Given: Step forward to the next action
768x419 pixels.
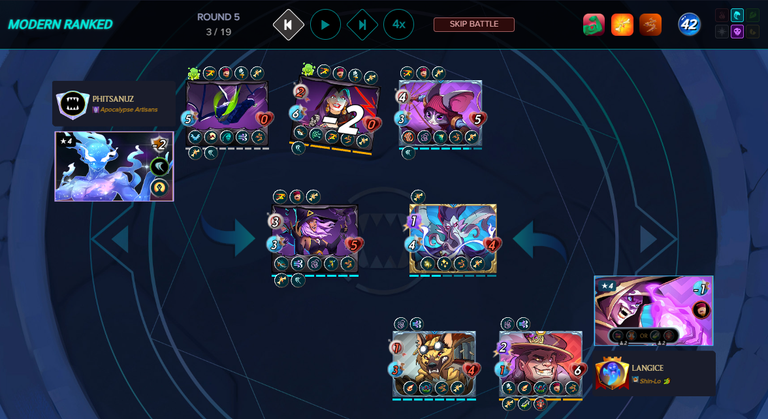Looking at the screenshot, I should click(x=362, y=24).
